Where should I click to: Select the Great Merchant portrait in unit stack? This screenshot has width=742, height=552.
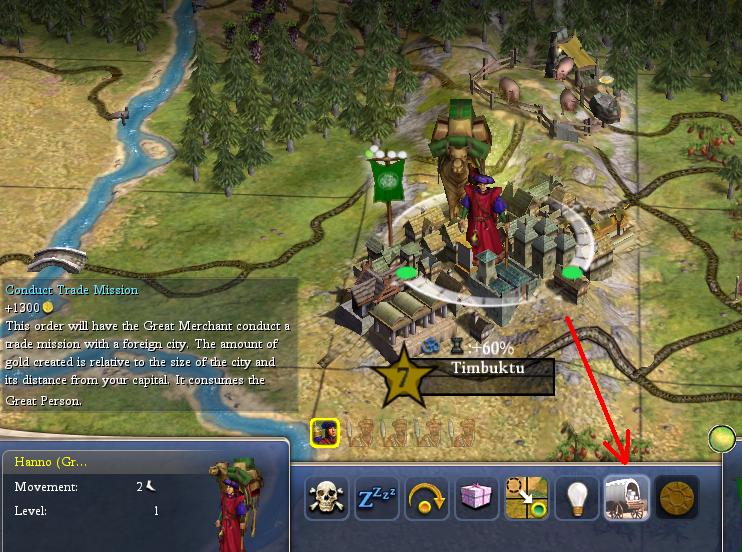(325, 431)
